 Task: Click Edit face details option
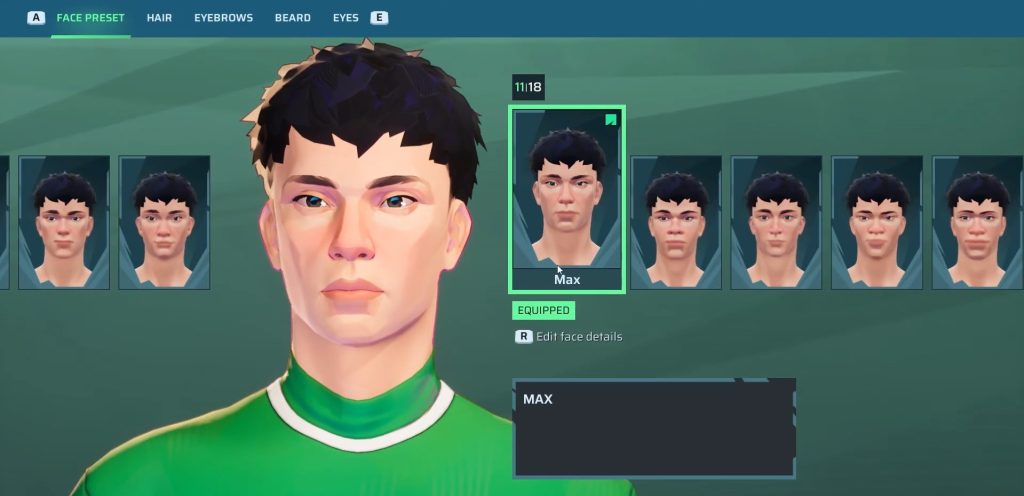tap(578, 337)
